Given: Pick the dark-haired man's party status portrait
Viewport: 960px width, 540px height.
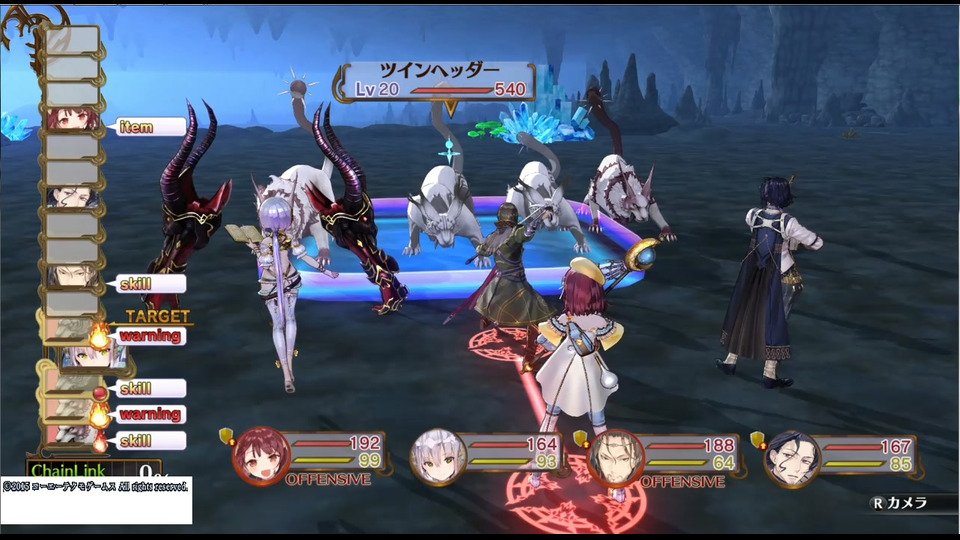Looking at the screenshot, I should point(791,458).
